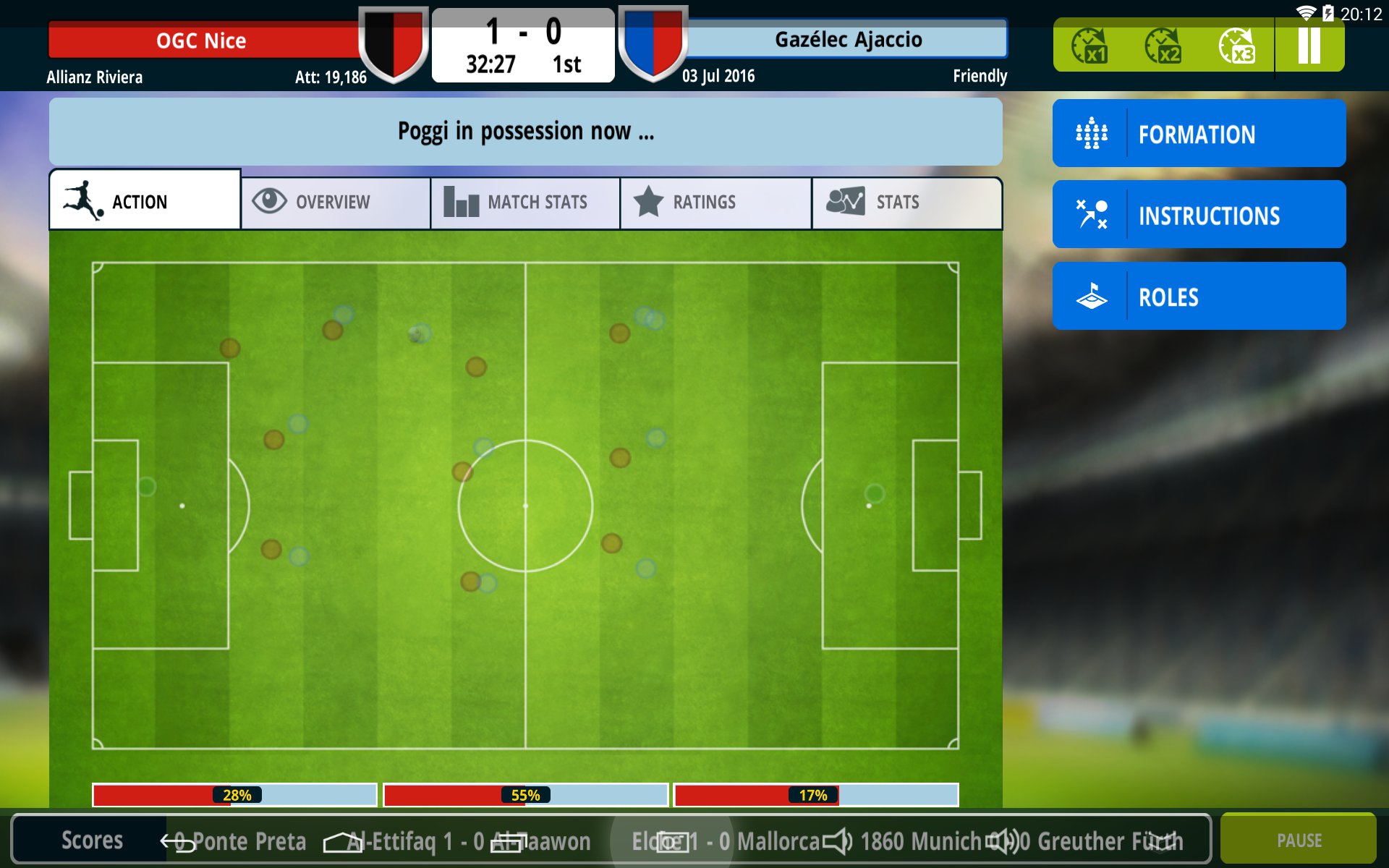The width and height of the screenshot is (1389, 868).
Task: Open the Formation screen
Action: pyautogui.click(x=1199, y=134)
